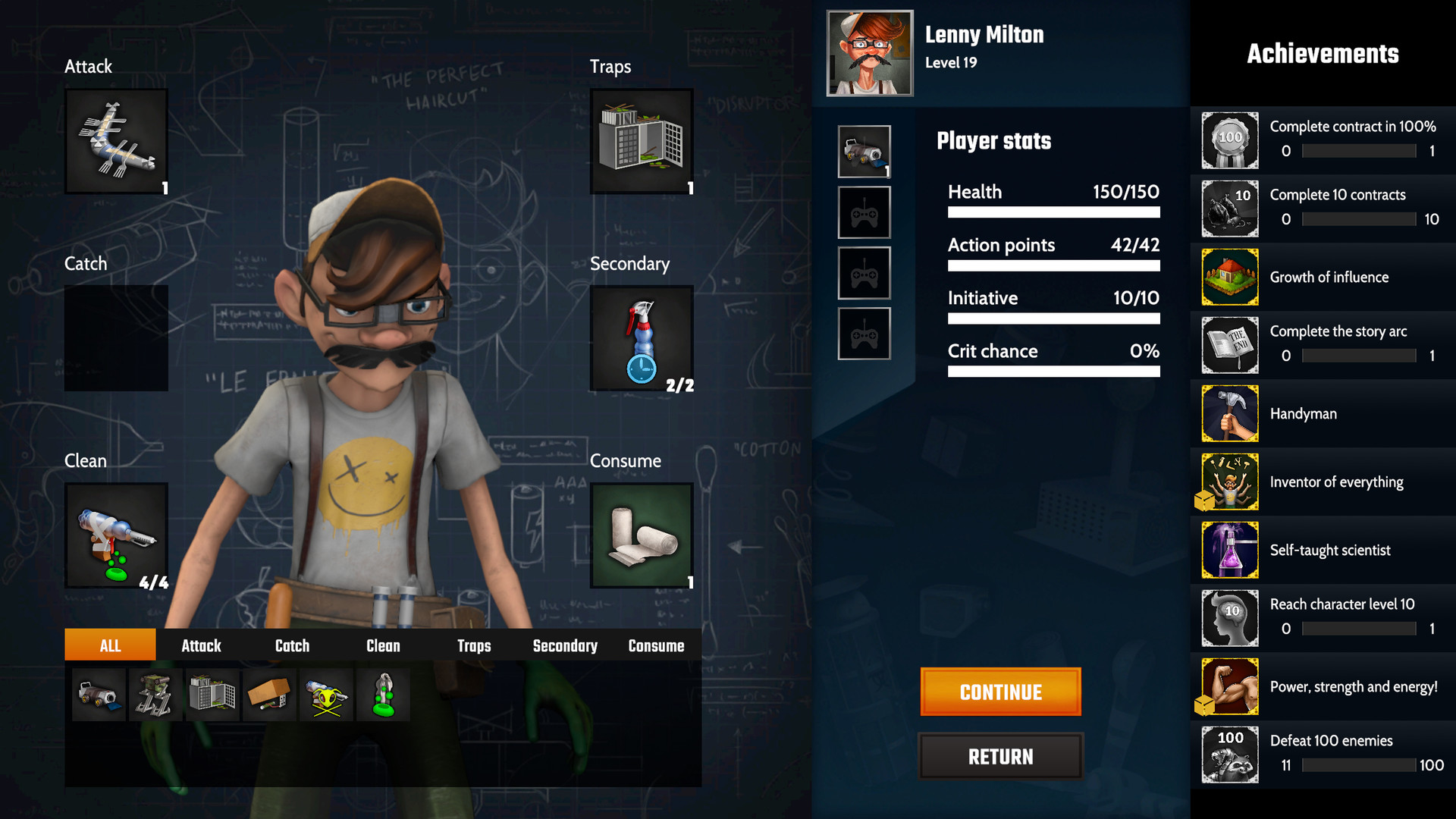1456x819 pixels.
Task: Select the Self-taught scientist flask icon
Action: coord(1229,550)
